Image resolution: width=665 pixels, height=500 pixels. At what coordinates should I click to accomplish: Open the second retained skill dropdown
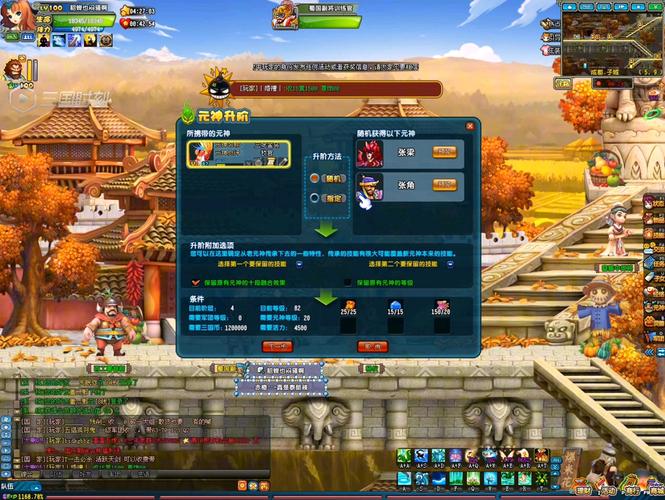click(x=450, y=264)
